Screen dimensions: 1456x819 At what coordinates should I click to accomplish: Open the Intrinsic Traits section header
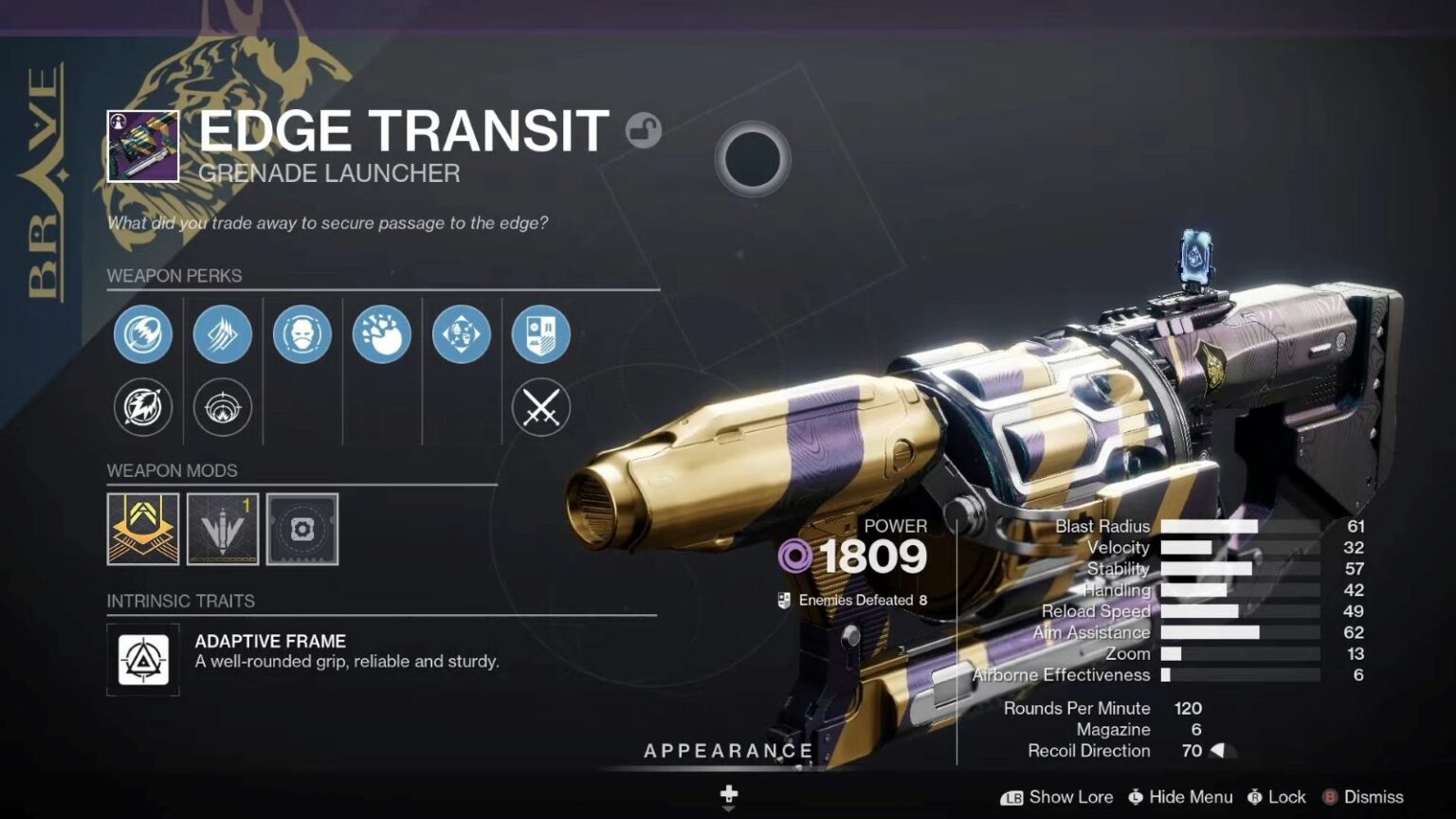[179, 600]
